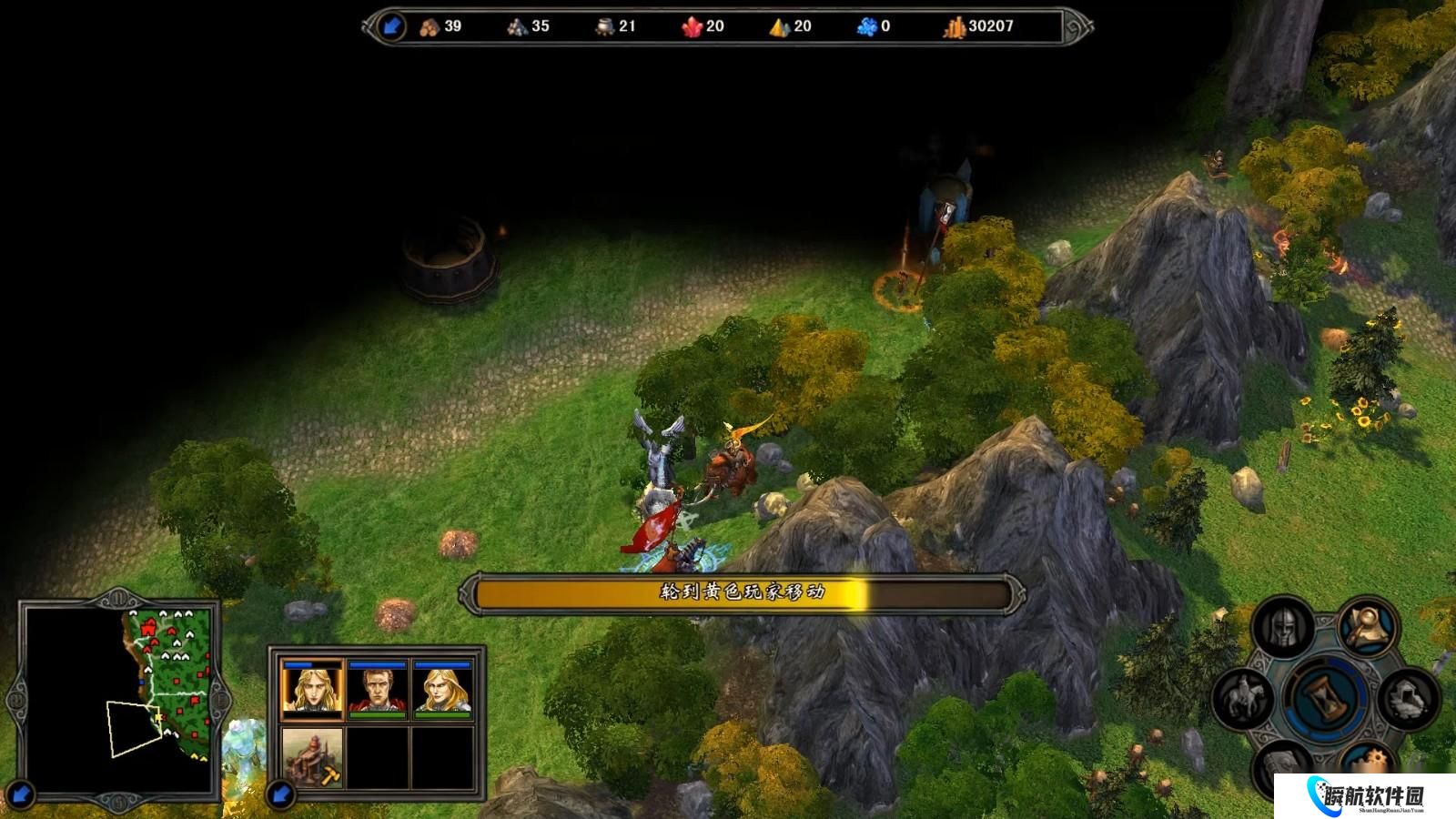The image size is (1456, 819).
Task: Select the highlighted blonde hero portrait
Action: tap(312, 690)
